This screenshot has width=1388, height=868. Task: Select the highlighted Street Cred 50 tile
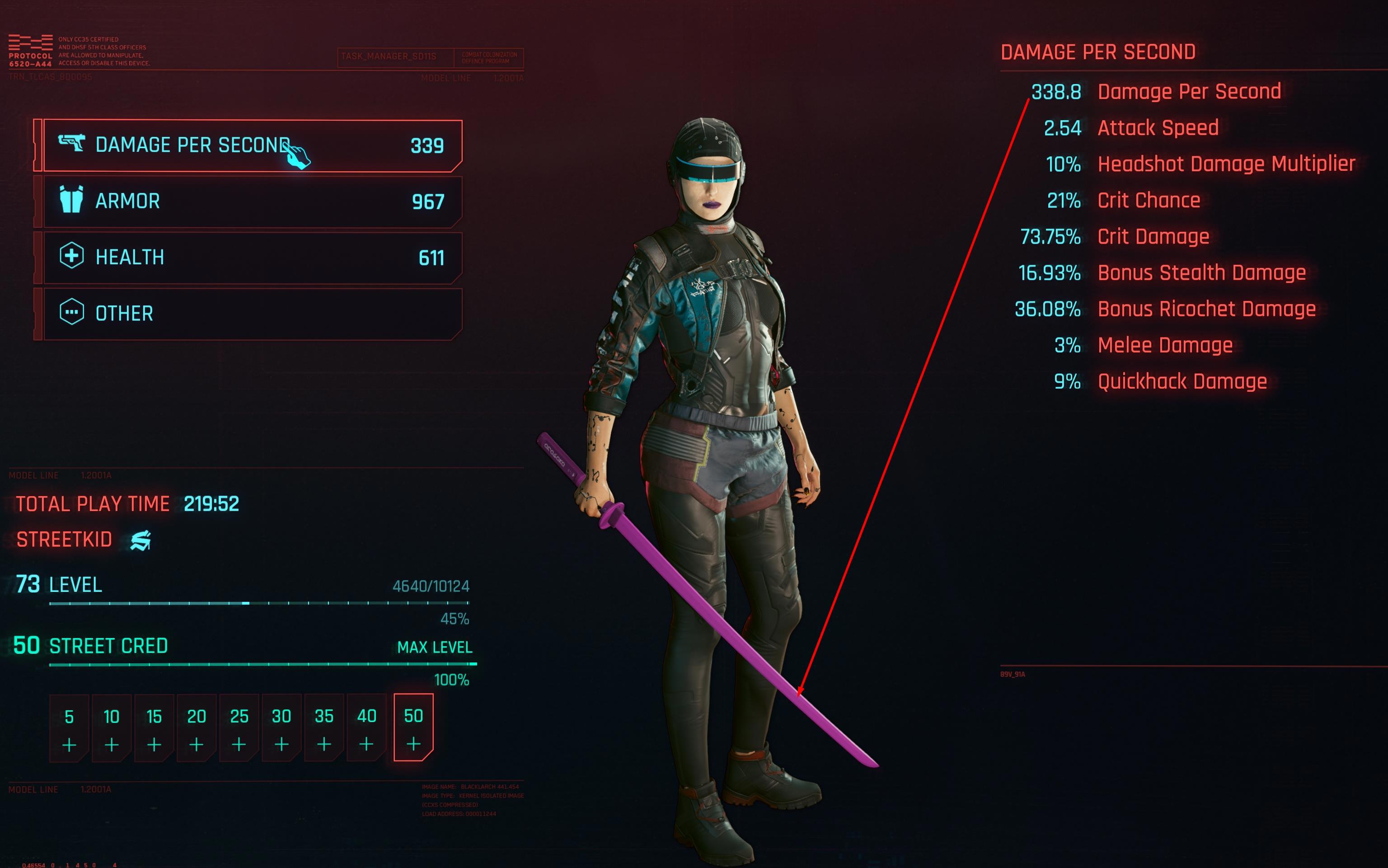pos(413,728)
